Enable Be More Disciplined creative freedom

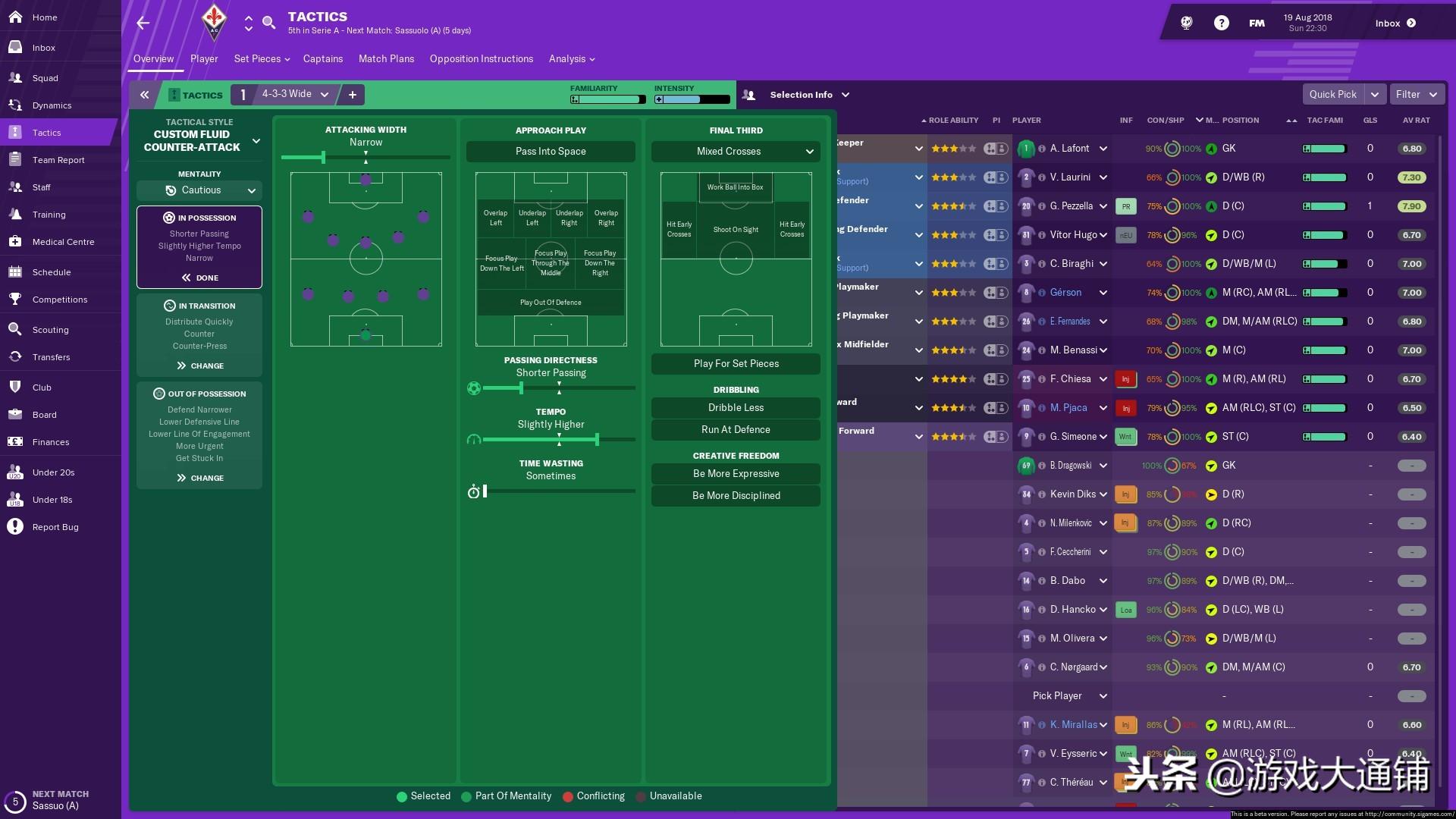tap(735, 495)
